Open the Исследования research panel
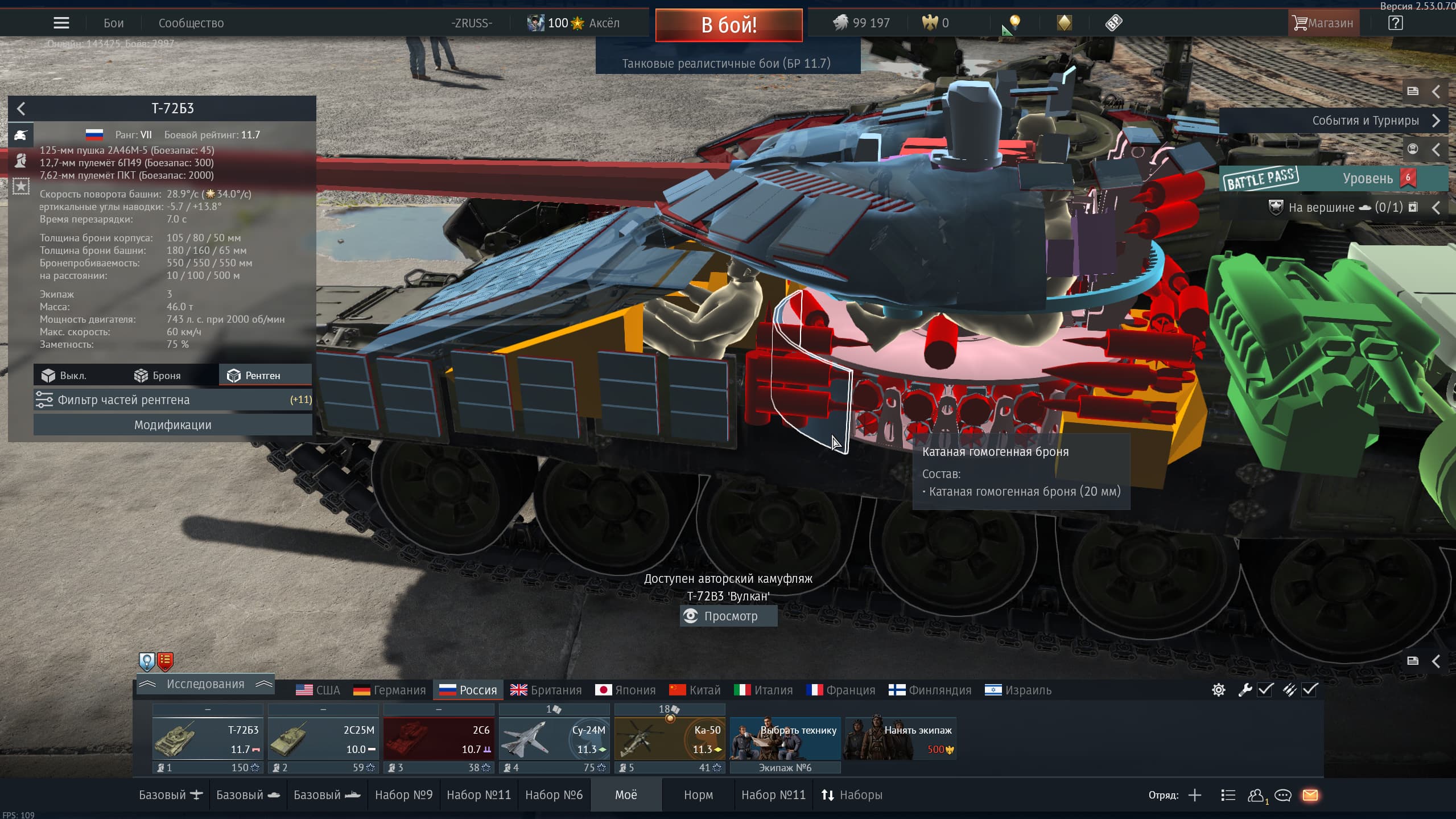 point(205,684)
